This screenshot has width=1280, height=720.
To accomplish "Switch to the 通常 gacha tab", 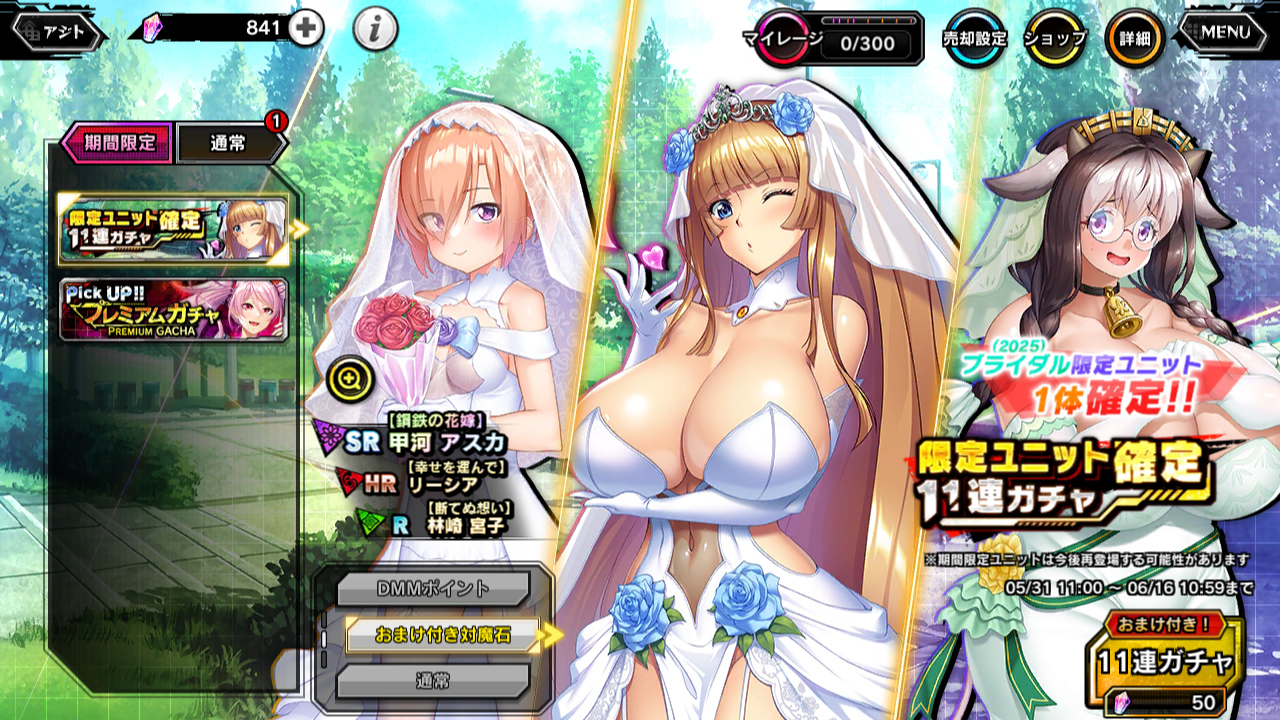I will [230, 143].
